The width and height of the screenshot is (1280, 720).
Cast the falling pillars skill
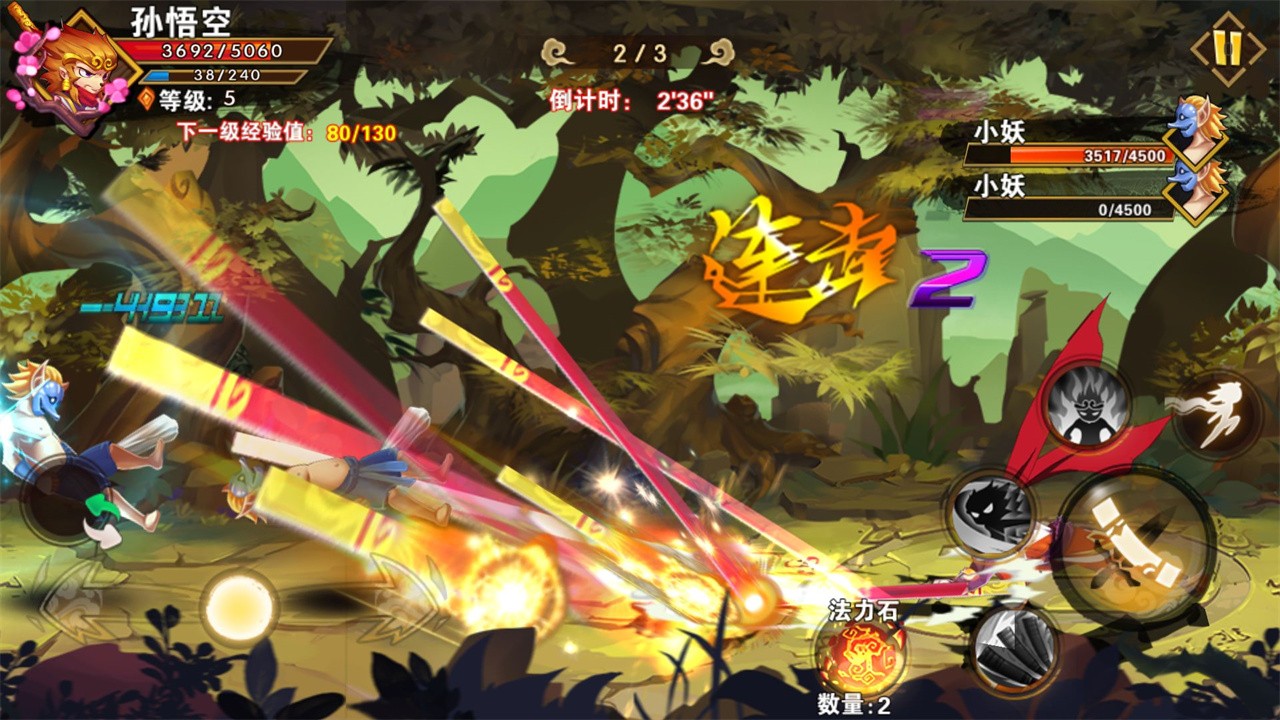pos(1015,647)
